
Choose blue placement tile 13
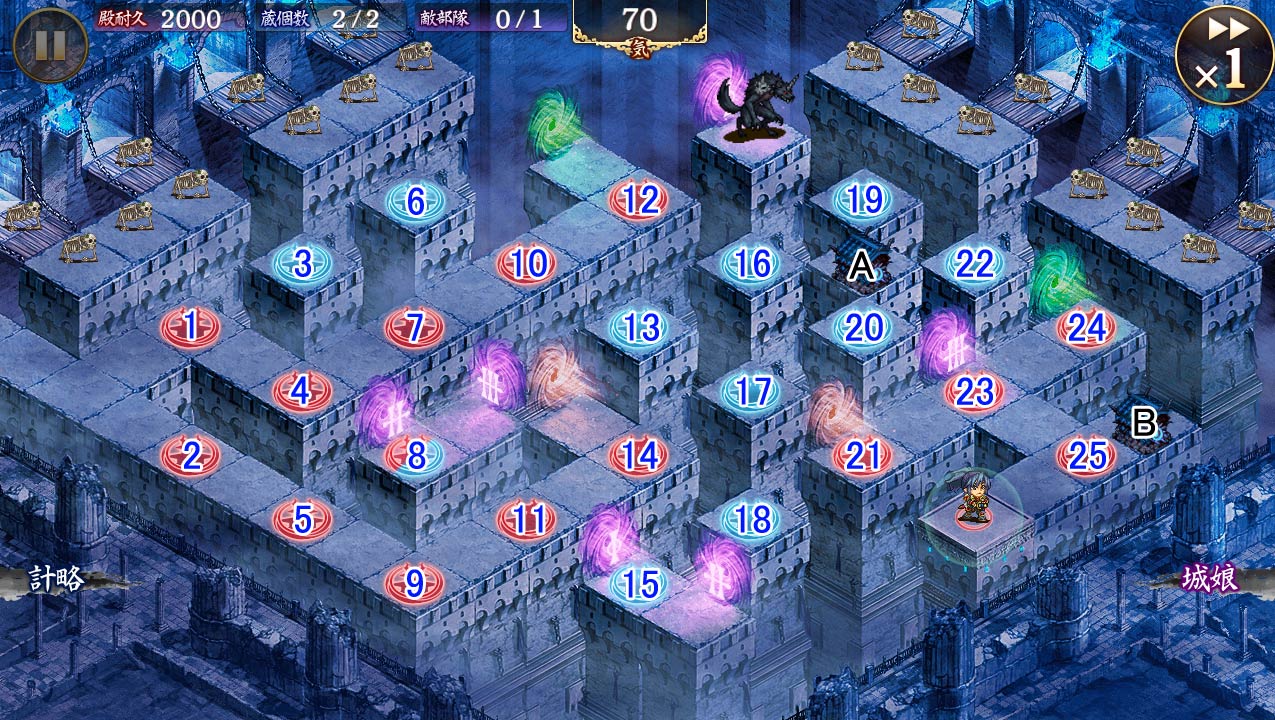coord(639,327)
